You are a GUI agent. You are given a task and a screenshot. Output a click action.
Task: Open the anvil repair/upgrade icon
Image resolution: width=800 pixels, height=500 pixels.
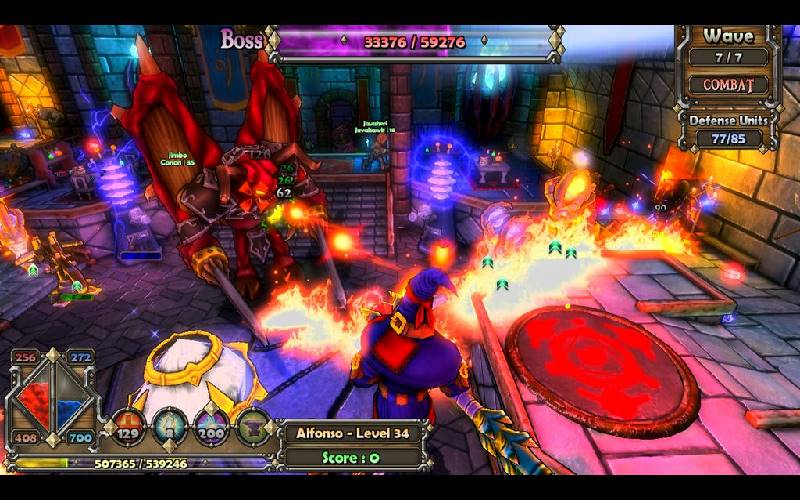click(253, 427)
